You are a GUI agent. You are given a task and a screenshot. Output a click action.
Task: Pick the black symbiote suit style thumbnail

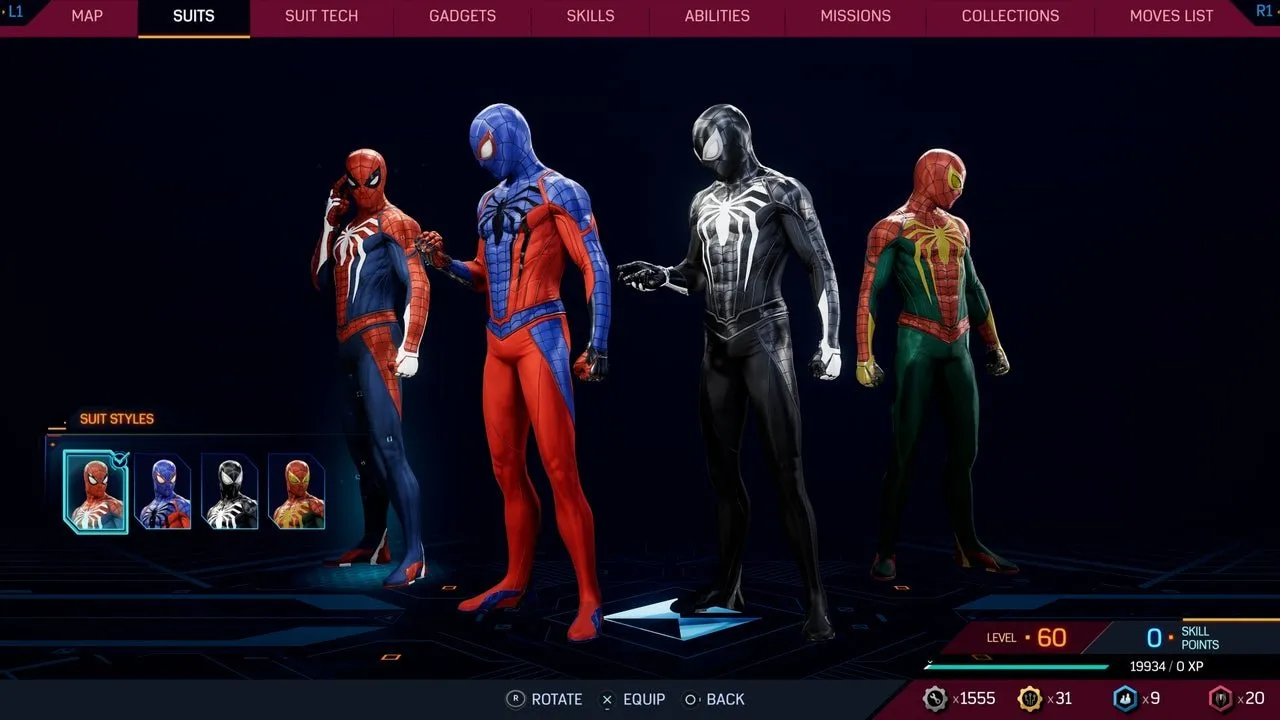pos(230,491)
